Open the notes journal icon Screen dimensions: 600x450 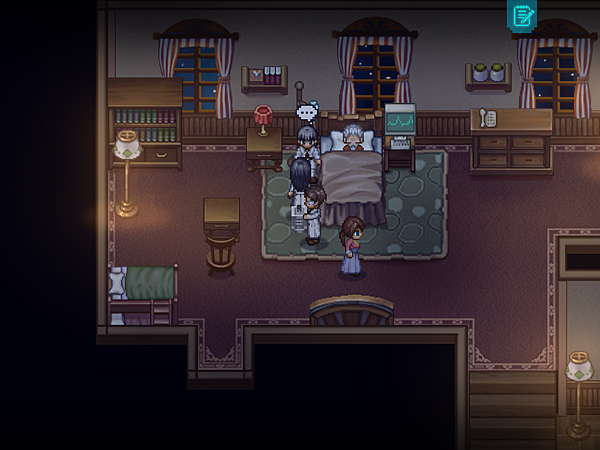[523, 15]
